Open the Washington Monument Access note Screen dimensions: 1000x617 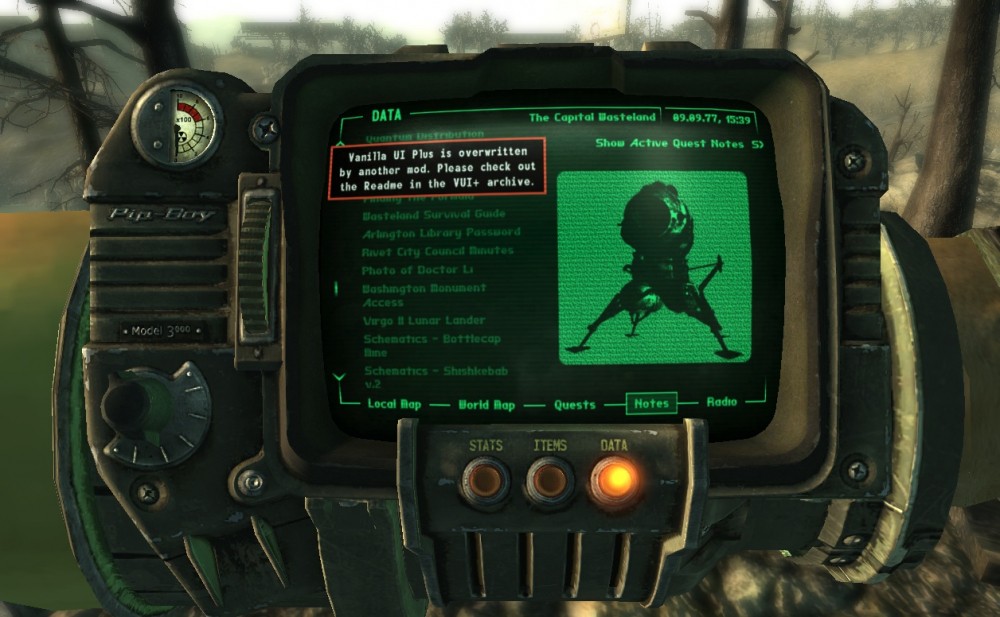[424, 295]
